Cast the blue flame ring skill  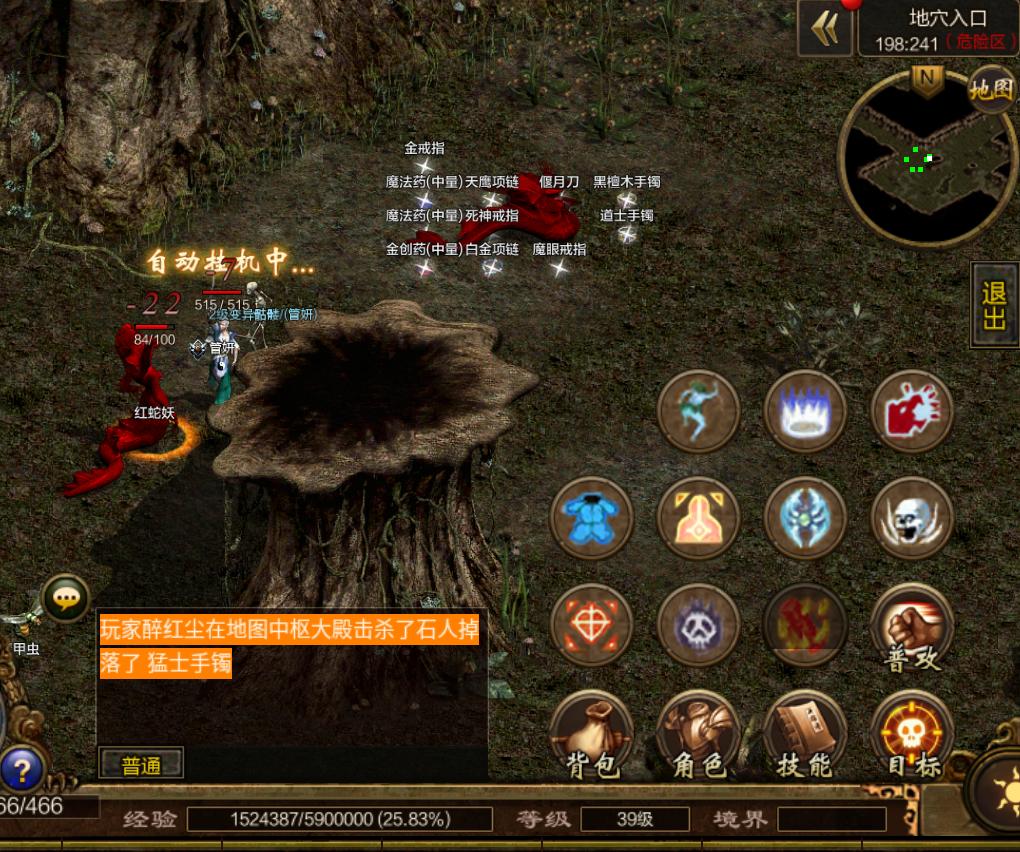coord(805,411)
